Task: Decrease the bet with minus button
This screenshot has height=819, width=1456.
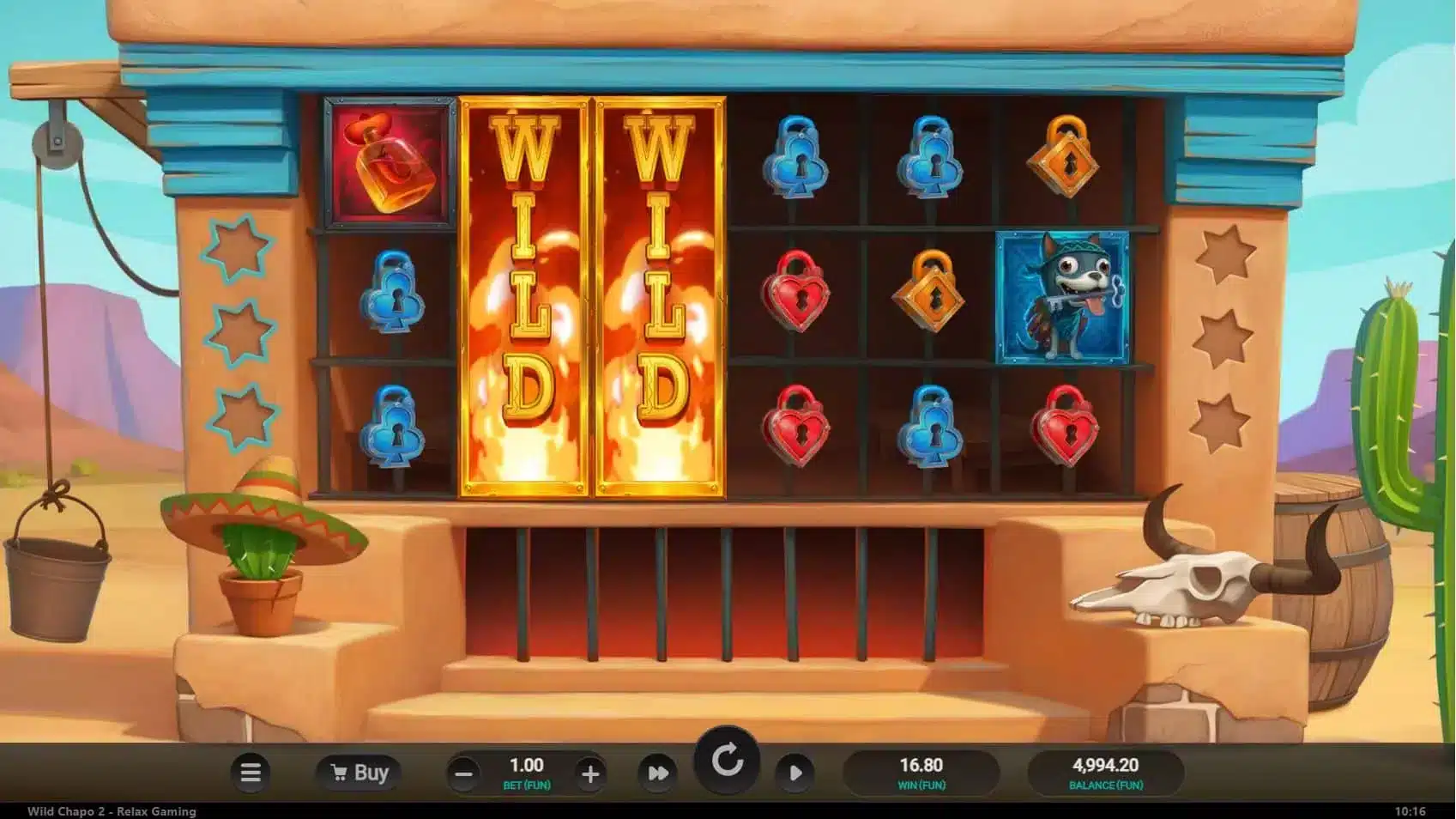Action: 463,774
